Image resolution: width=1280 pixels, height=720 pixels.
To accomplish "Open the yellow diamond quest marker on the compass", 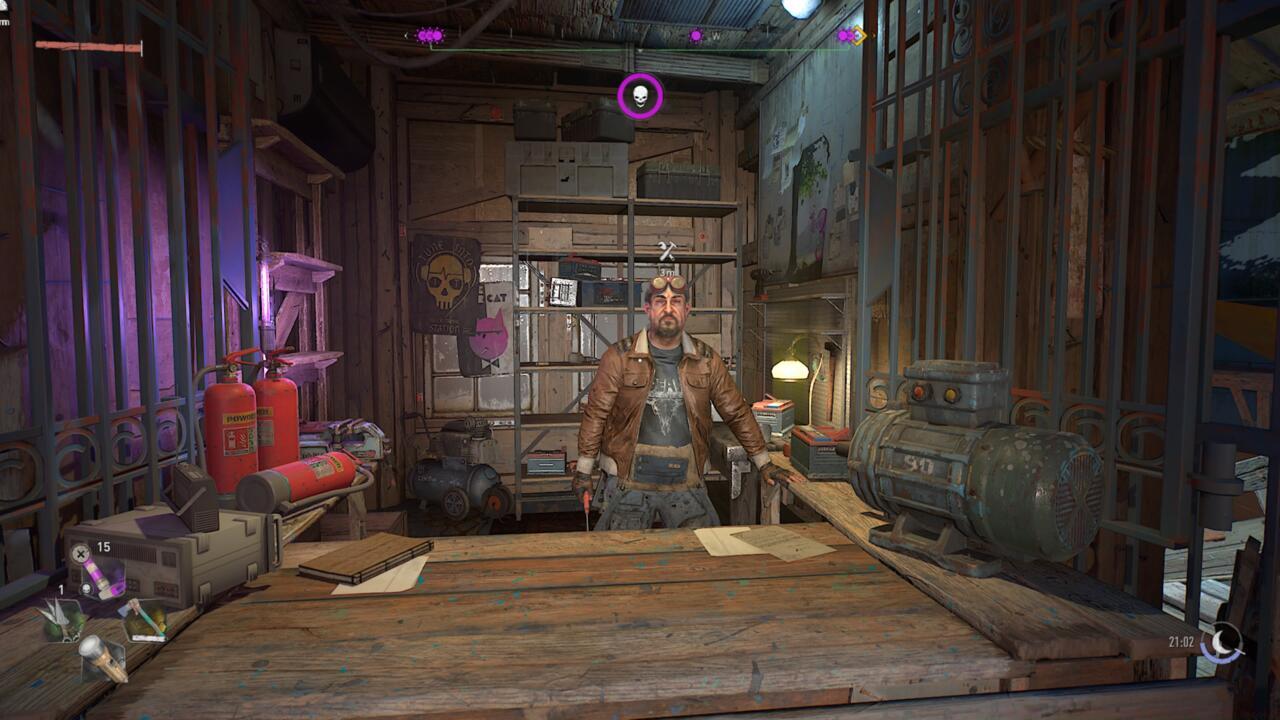I will pyautogui.click(x=857, y=36).
